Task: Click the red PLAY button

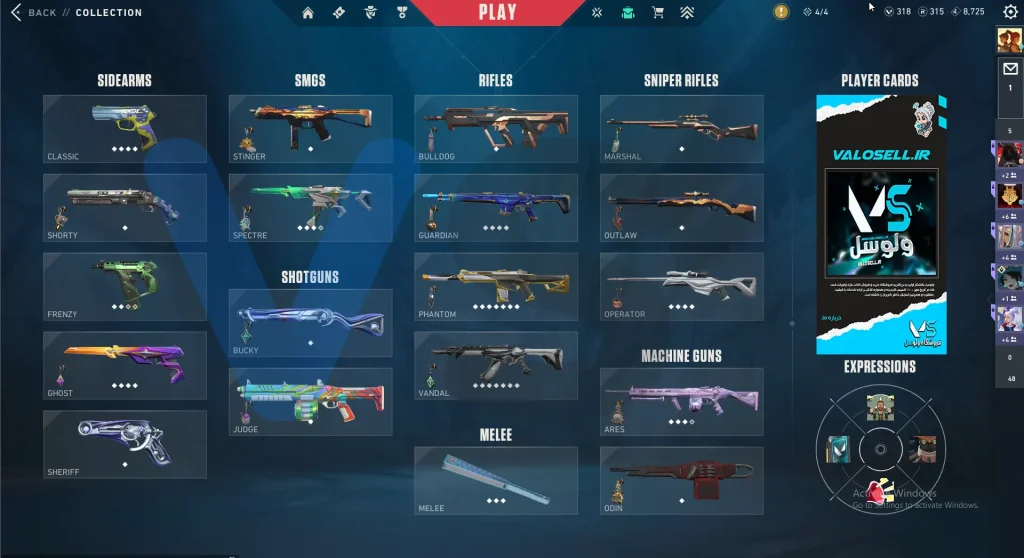Action: tap(497, 13)
